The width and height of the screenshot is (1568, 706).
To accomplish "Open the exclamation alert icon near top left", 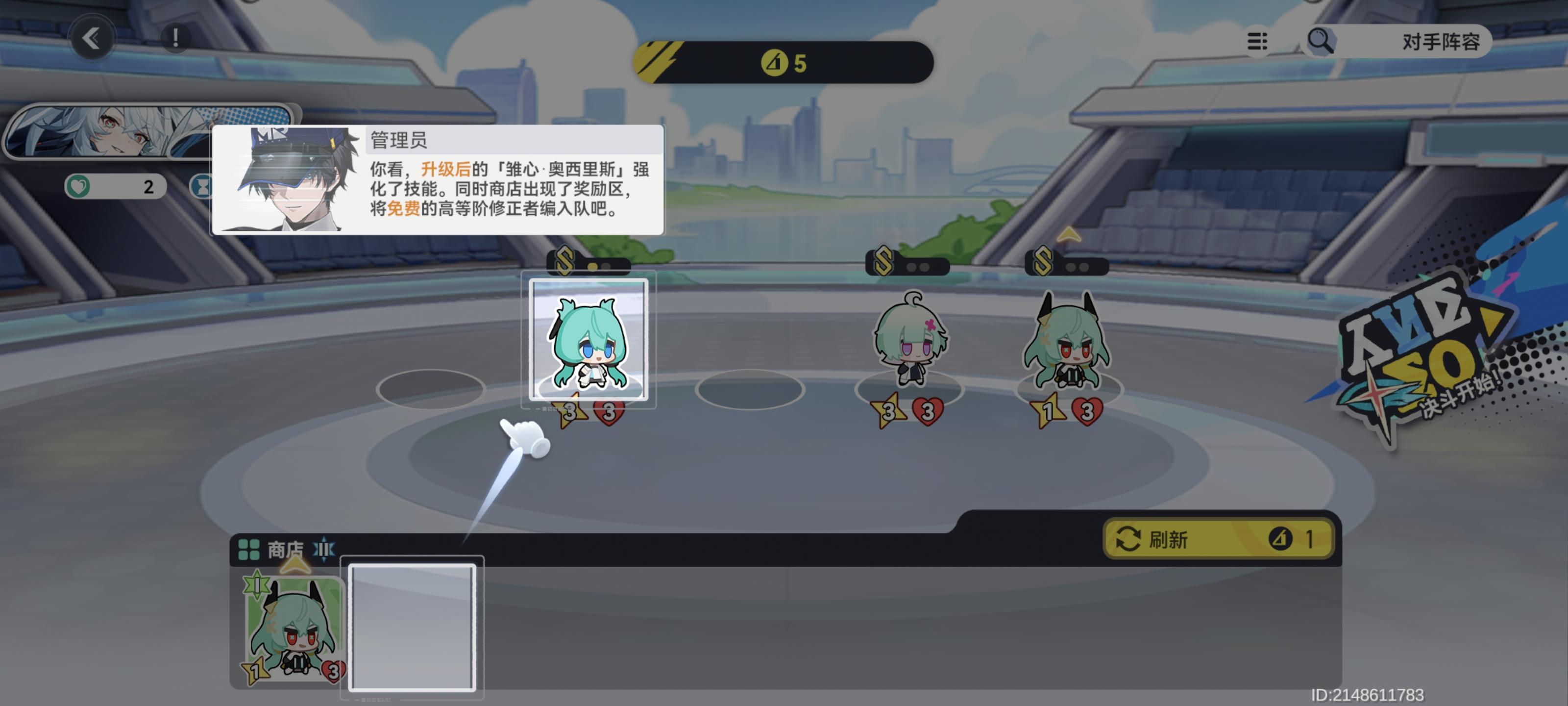I will [x=175, y=38].
